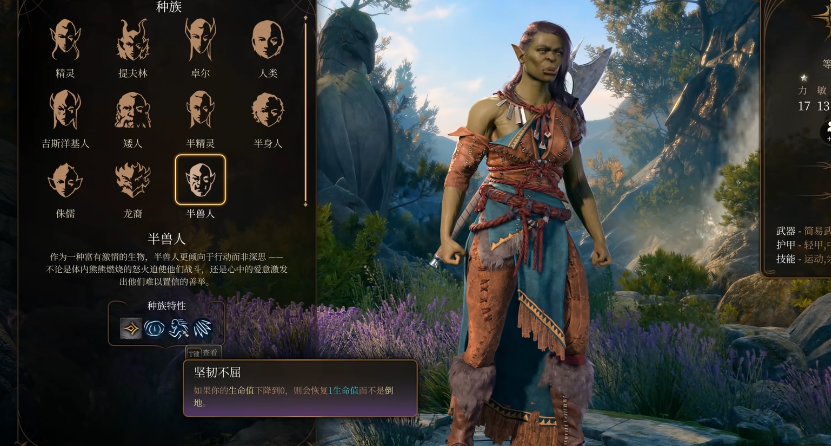Pick the 半精灵 (Half-Elf) race
Image resolution: width=831 pixels, height=446 pixels.
tap(200, 110)
